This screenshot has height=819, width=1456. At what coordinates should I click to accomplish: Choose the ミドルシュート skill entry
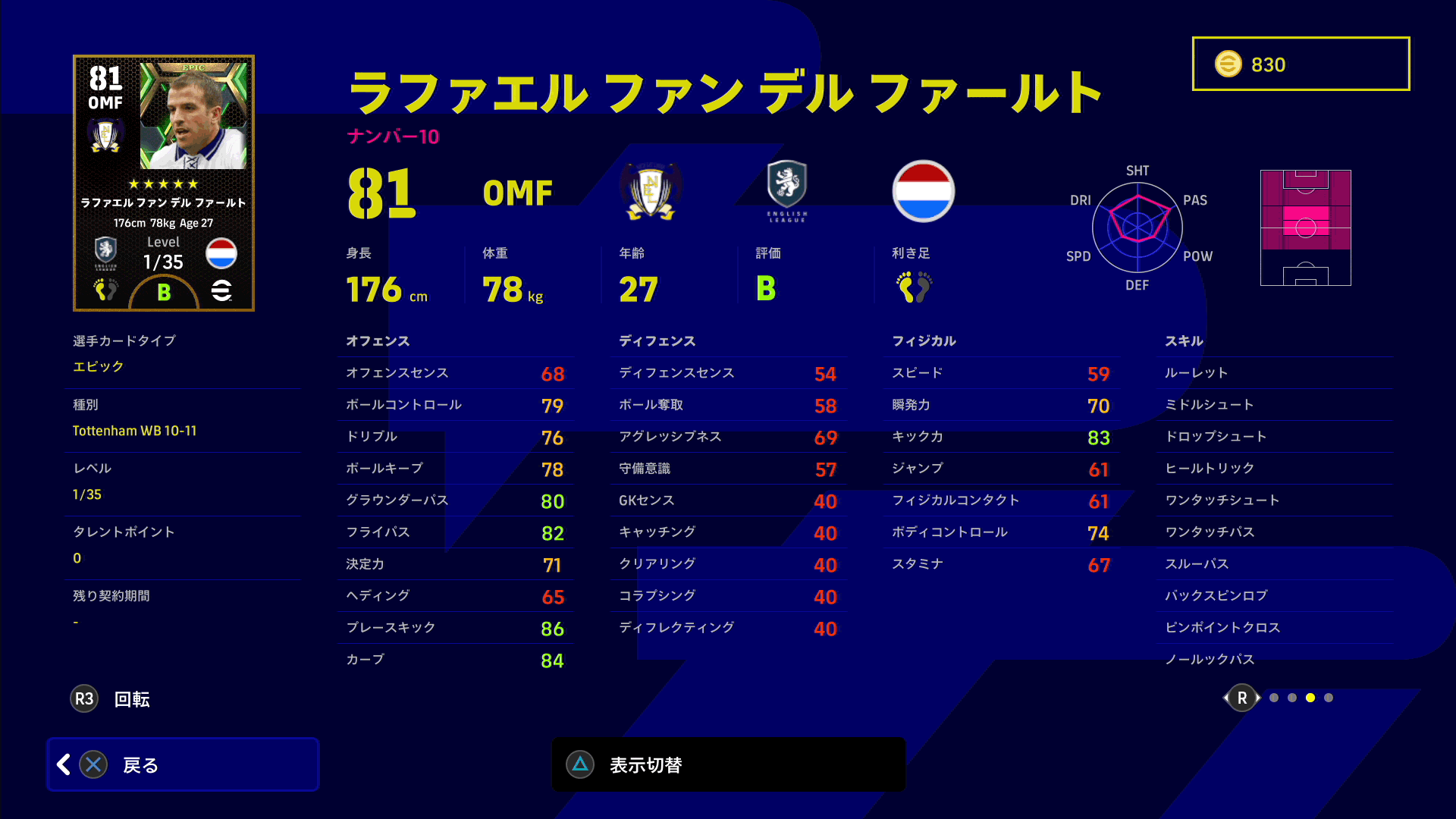point(1278,405)
